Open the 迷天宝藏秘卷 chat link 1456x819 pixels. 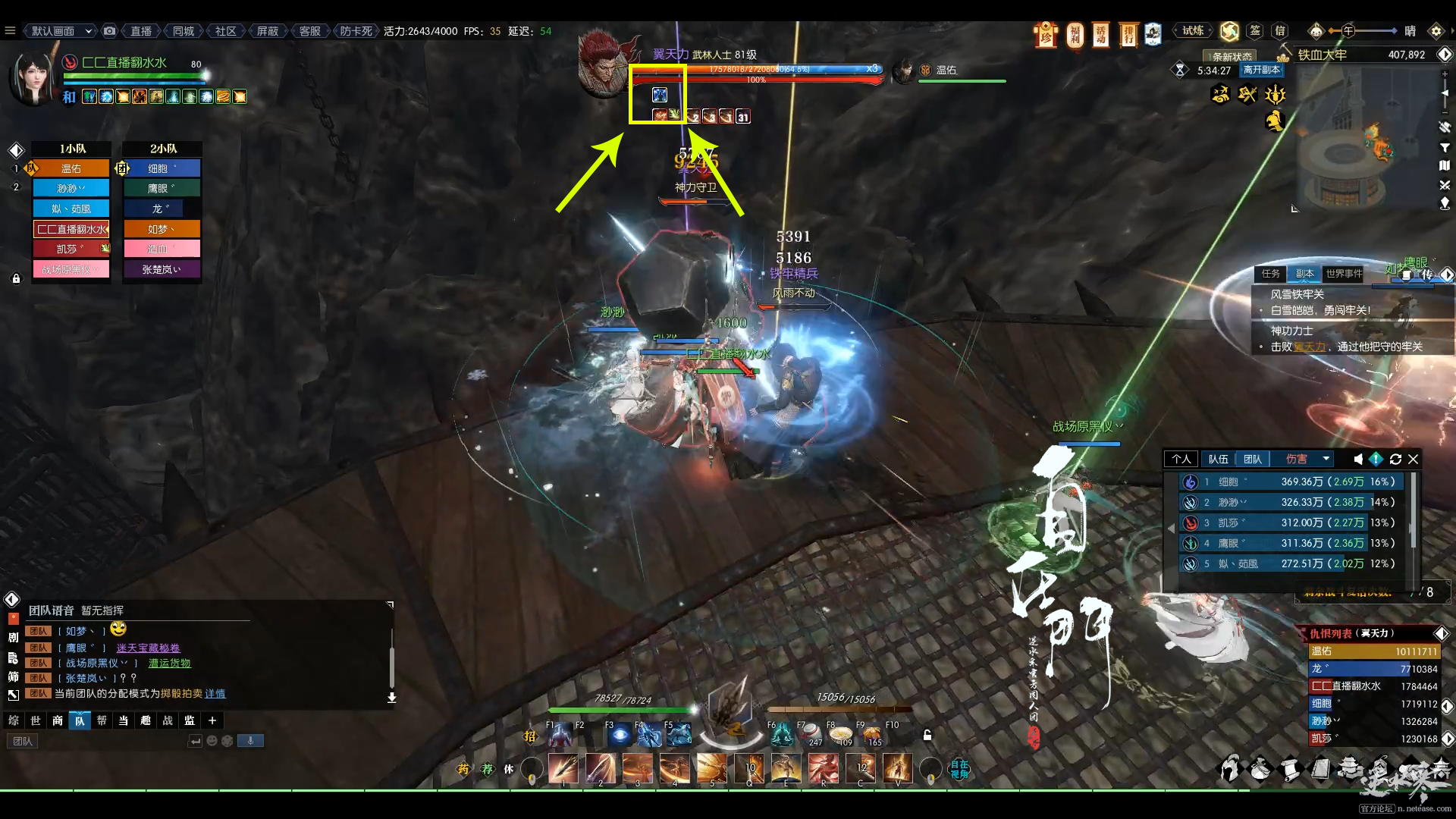[x=148, y=648]
